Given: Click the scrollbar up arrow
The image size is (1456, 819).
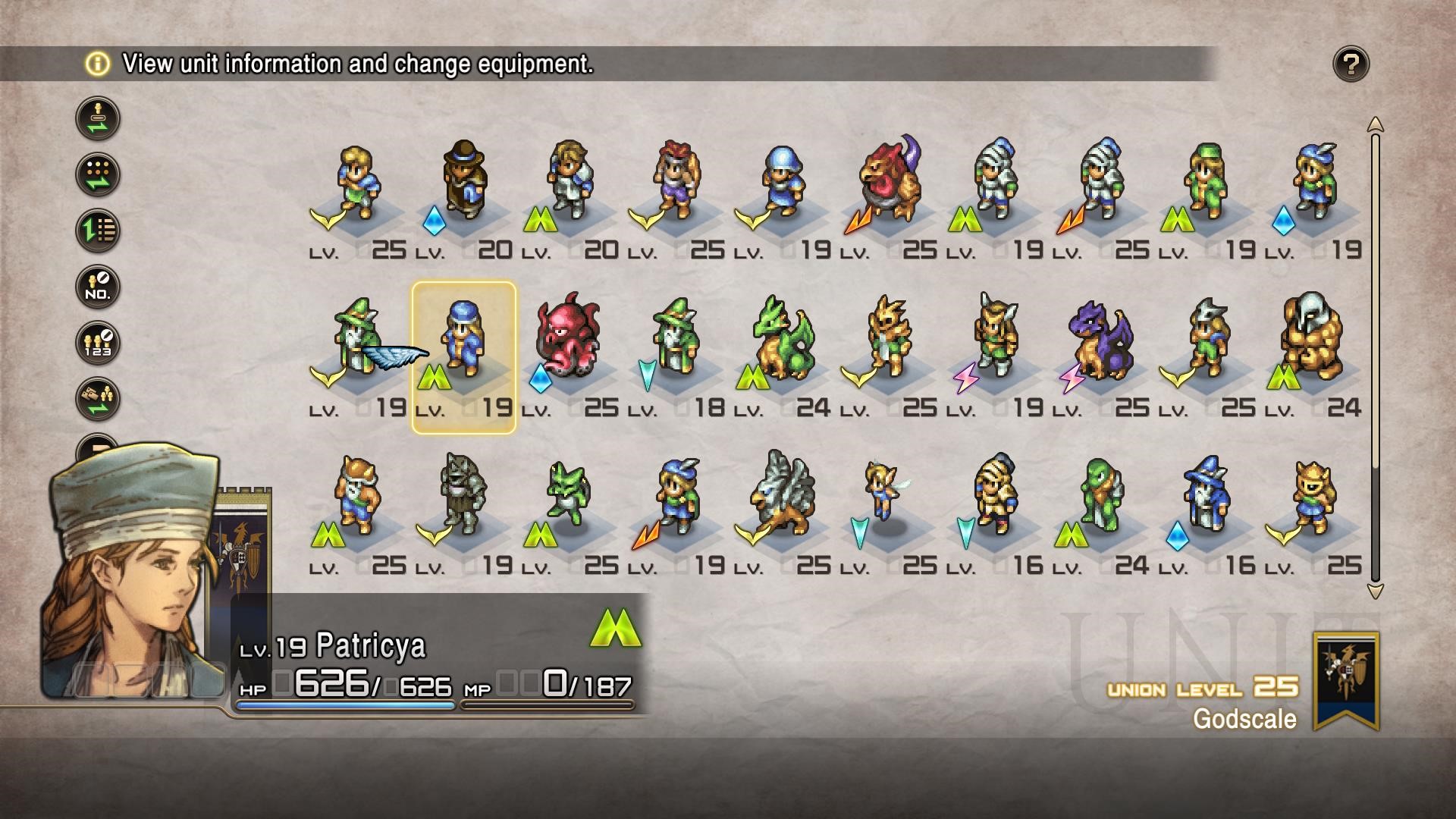Looking at the screenshot, I should tap(1375, 124).
